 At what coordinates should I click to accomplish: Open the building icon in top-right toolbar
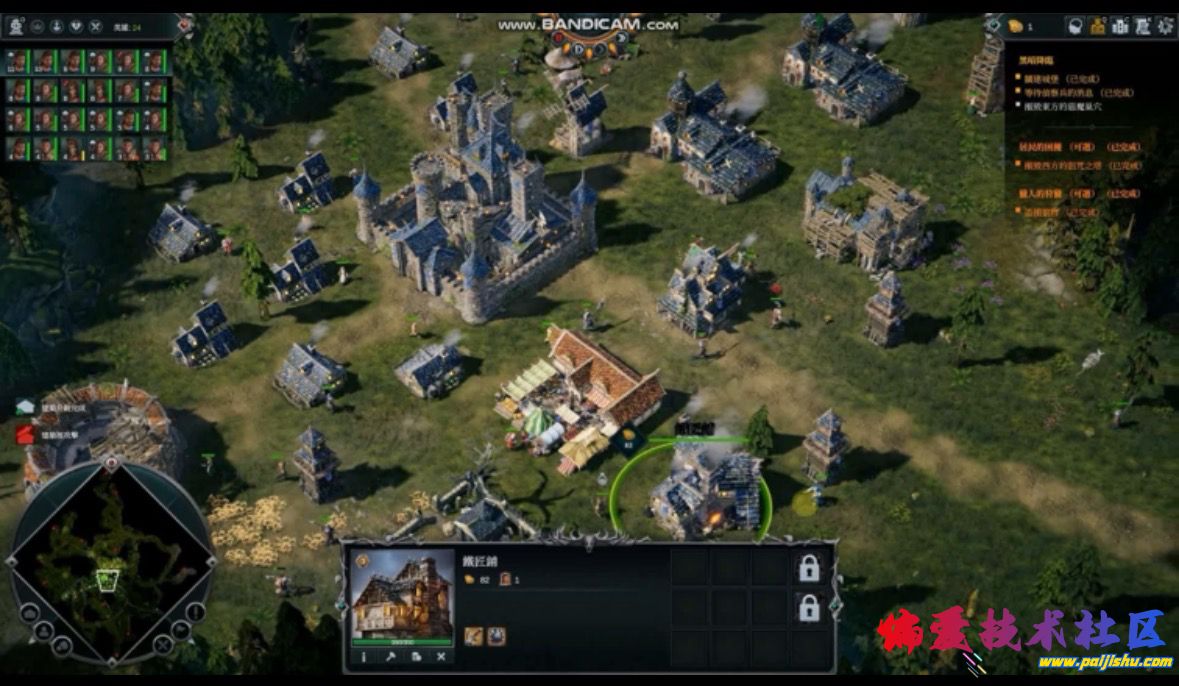click(x=1120, y=27)
